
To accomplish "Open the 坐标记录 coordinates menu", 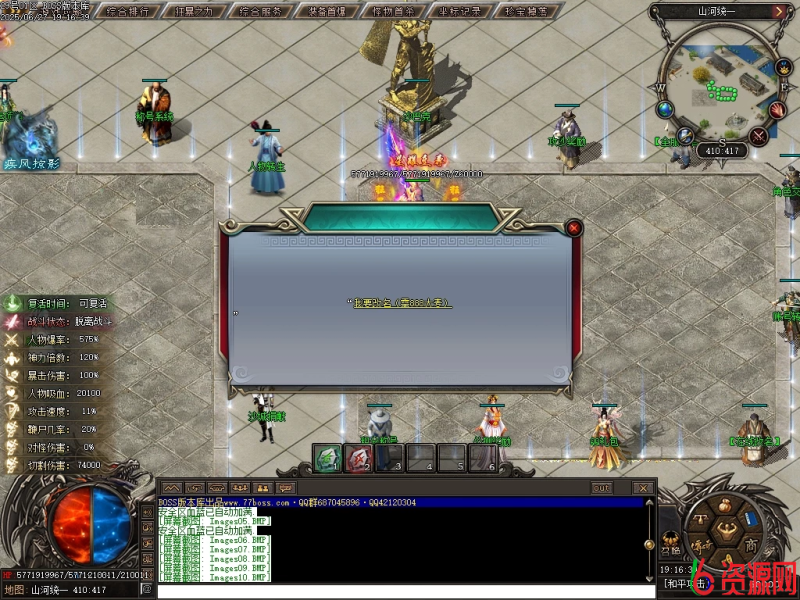I will point(461,12).
